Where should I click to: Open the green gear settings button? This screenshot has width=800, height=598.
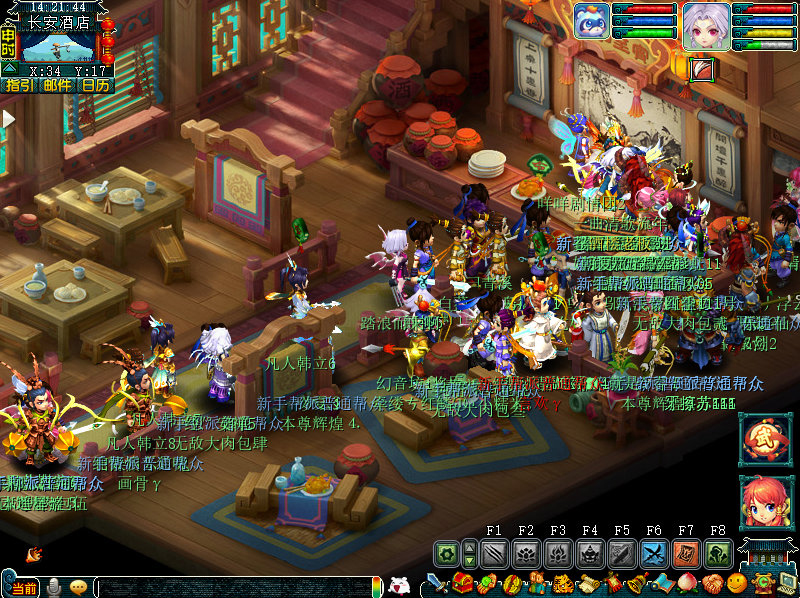tap(446, 553)
